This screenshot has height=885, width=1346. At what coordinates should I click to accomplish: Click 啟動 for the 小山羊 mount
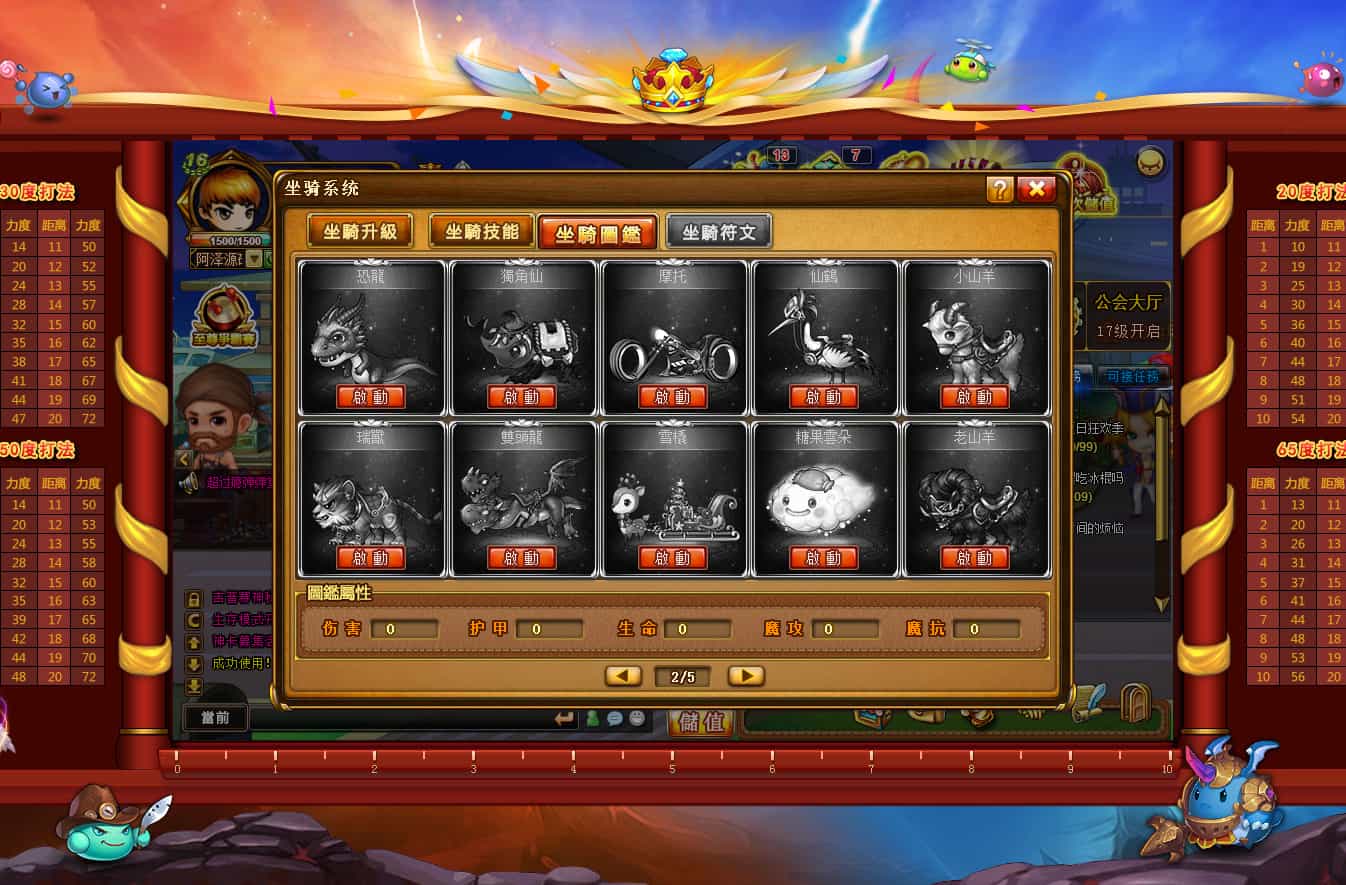tap(975, 397)
